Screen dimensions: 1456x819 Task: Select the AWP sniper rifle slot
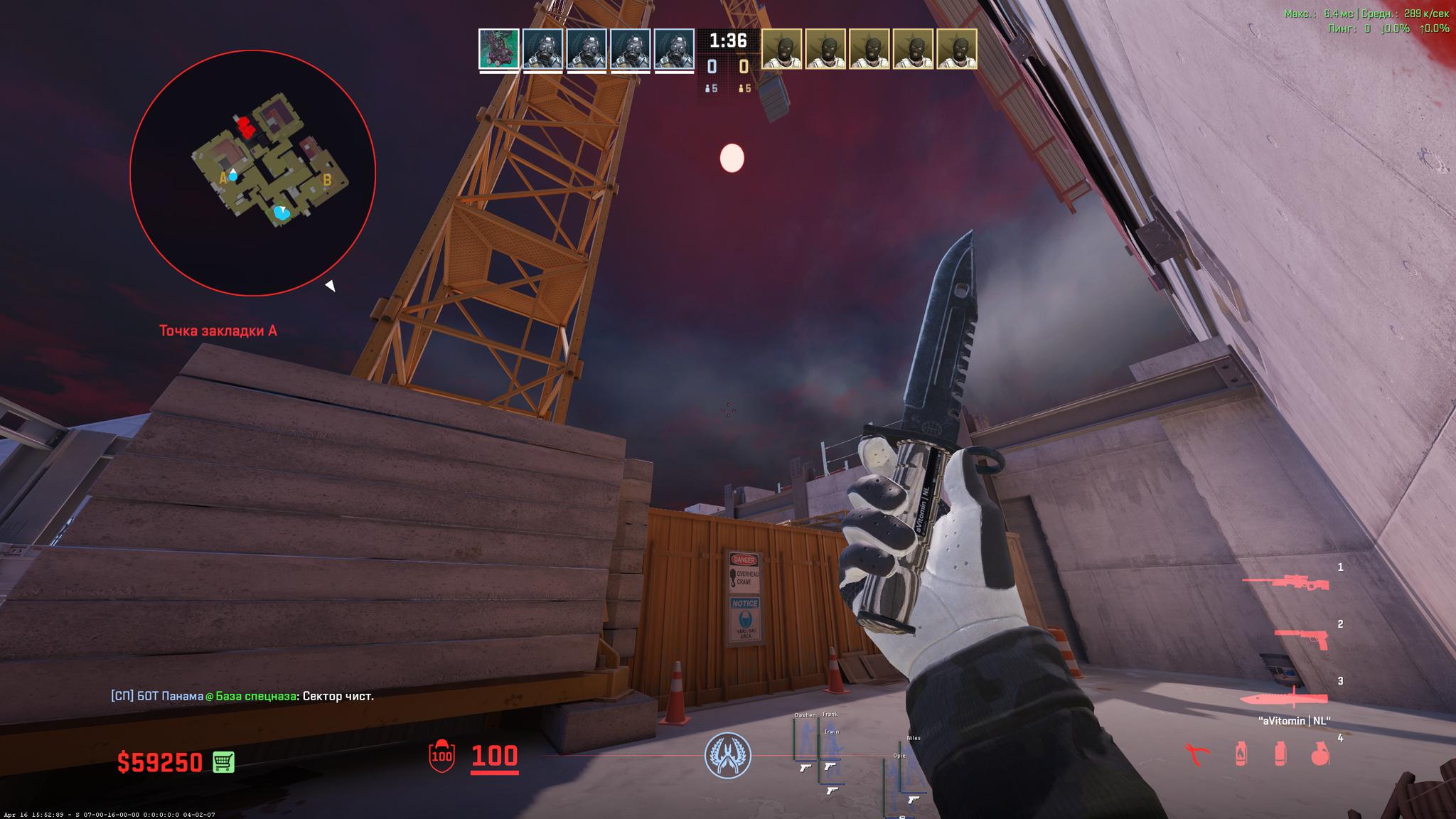[1285, 583]
